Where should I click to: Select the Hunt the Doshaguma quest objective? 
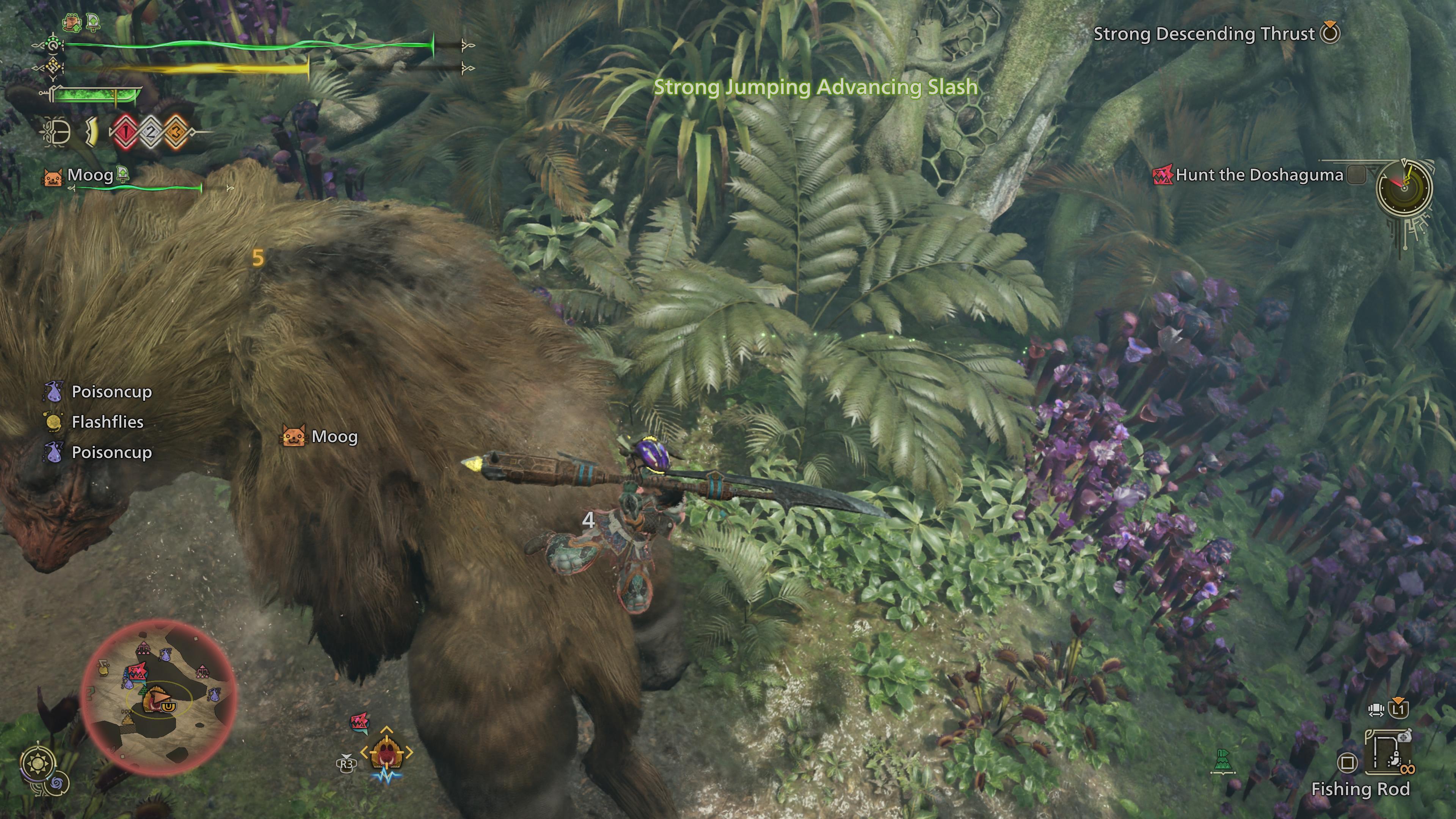pos(1259,175)
